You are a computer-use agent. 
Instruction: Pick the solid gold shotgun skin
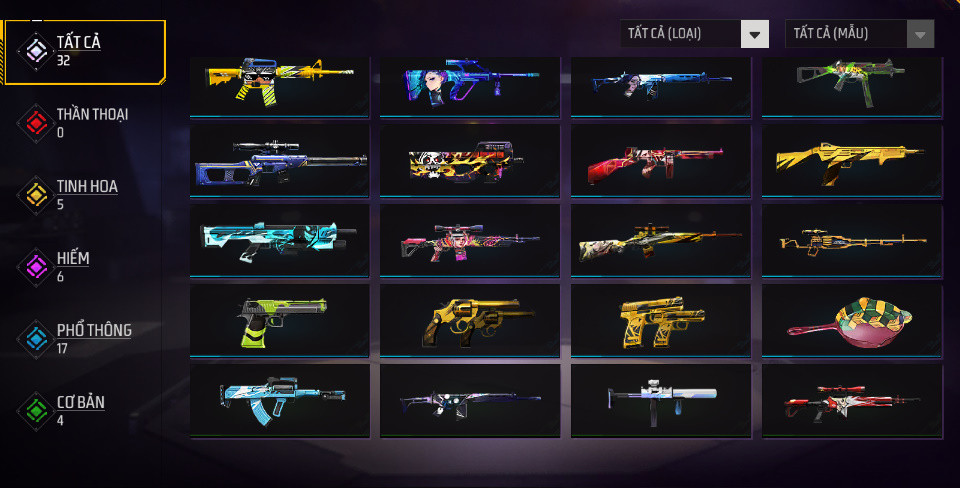(850, 160)
